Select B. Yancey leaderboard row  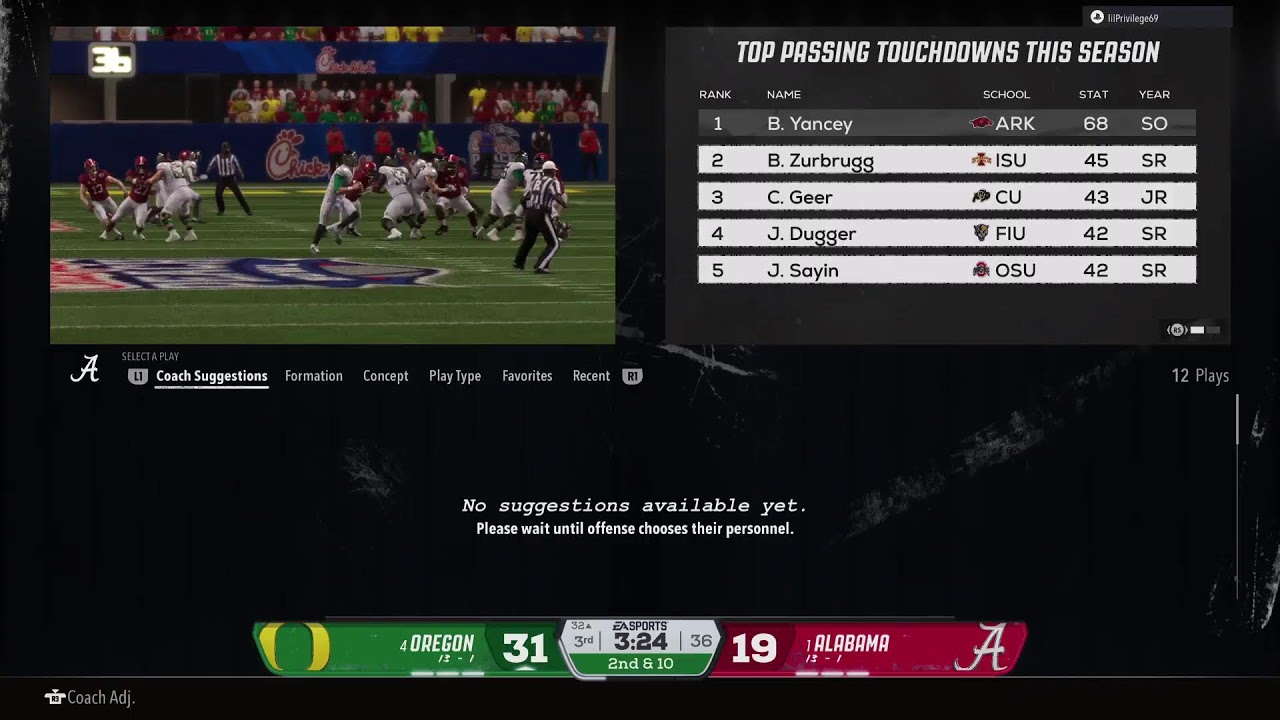tap(946, 124)
